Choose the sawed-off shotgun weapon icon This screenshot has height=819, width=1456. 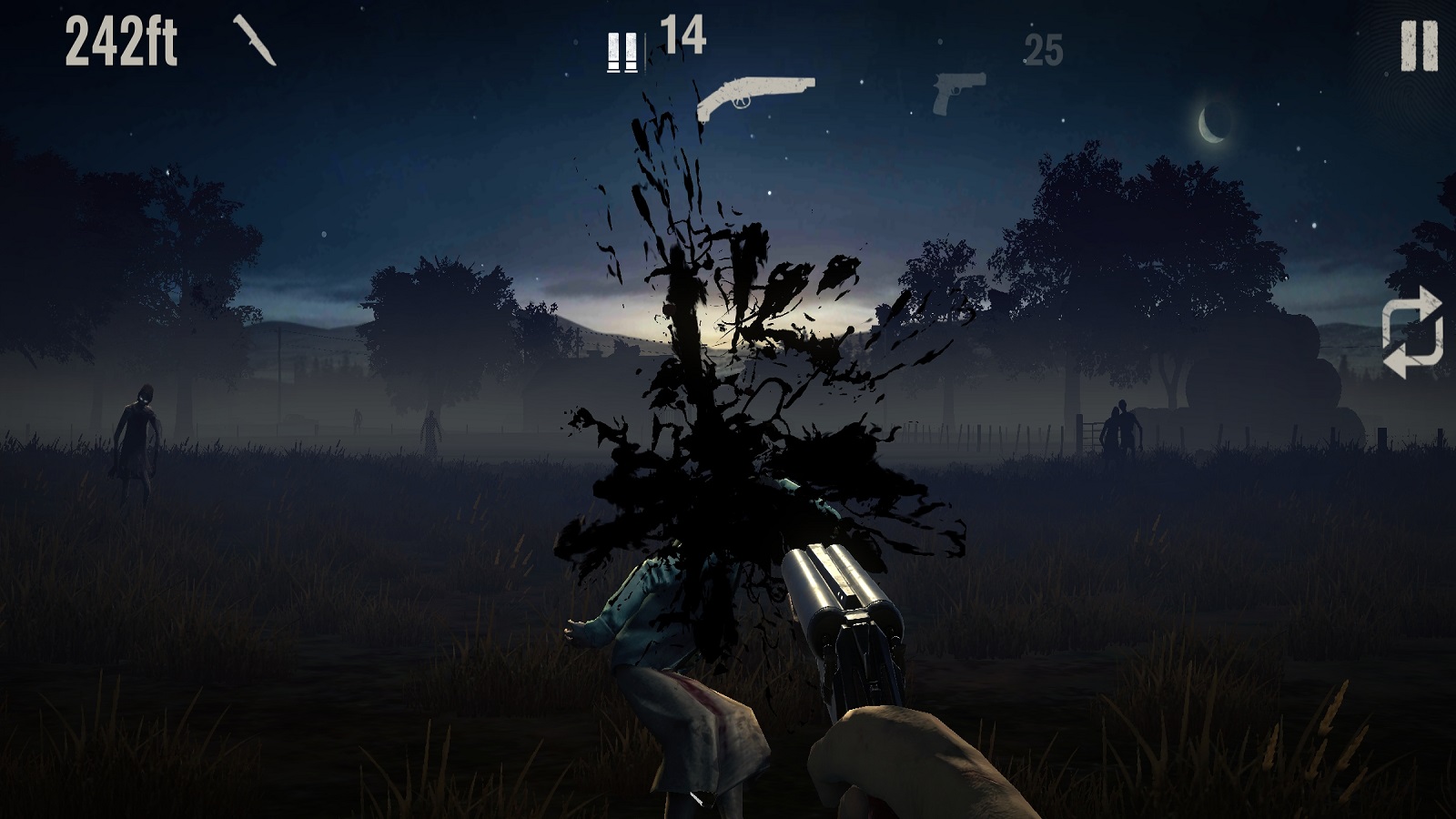pyautogui.click(x=754, y=96)
